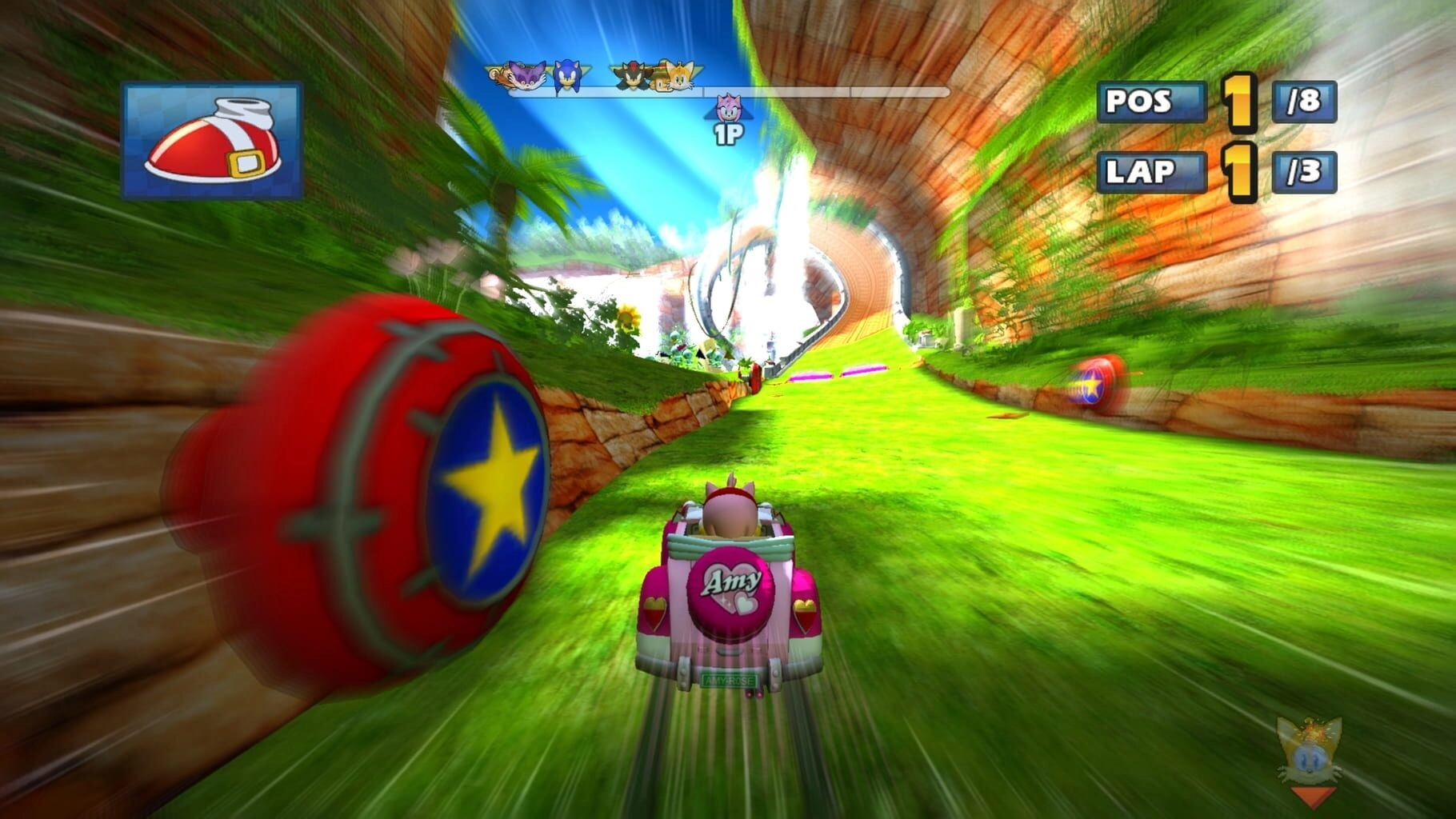Select Sonic's head on the progress bar
Screen dimensions: 1456x819
click(x=567, y=76)
